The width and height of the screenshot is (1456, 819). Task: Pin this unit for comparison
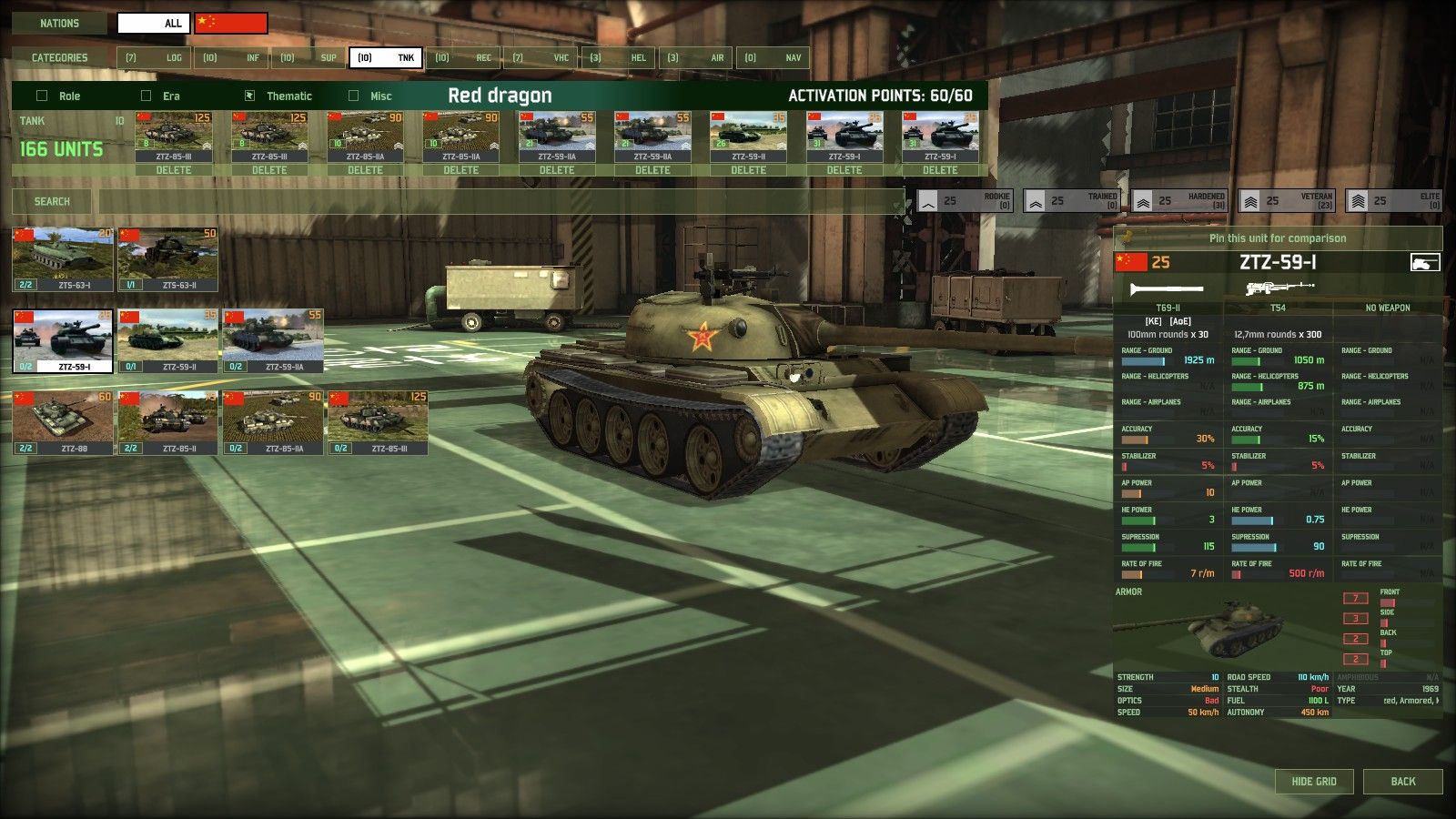(1277, 238)
